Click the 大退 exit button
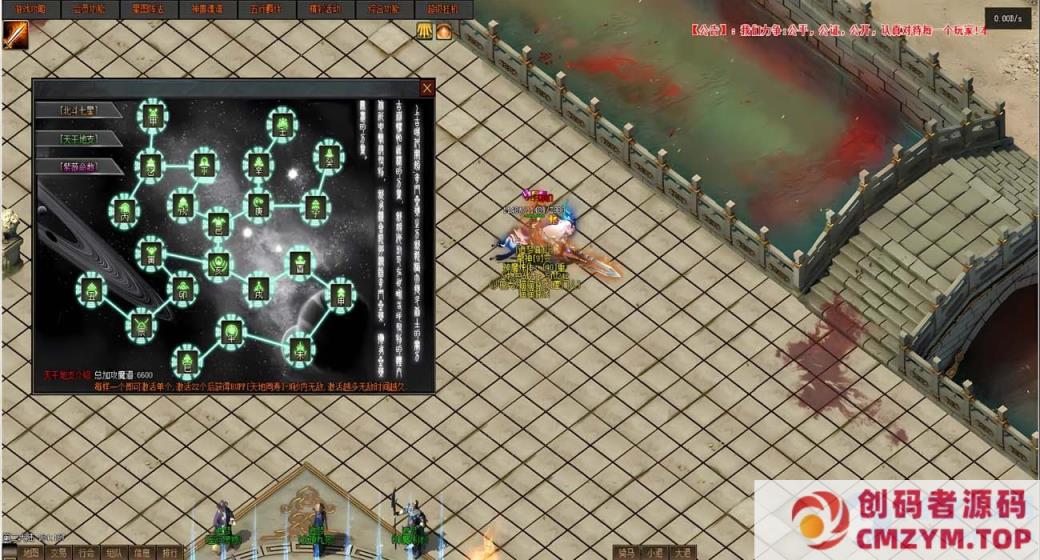The width and height of the screenshot is (1040, 560). pyautogui.click(x=682, y=552)
